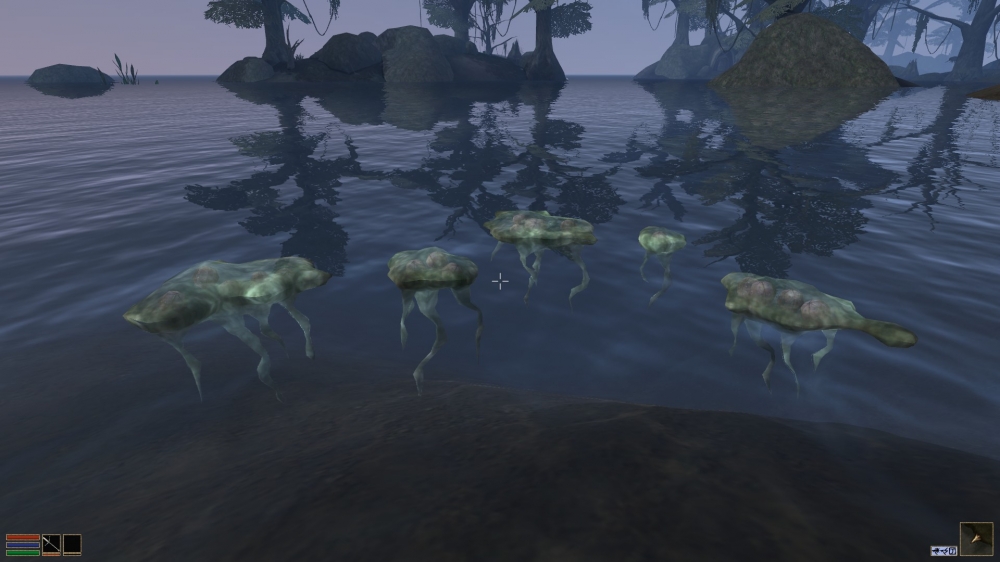Select the equipped sword weapon slot
The height and width of the screenshot is (562, 1000).
(x=51, y=545)
